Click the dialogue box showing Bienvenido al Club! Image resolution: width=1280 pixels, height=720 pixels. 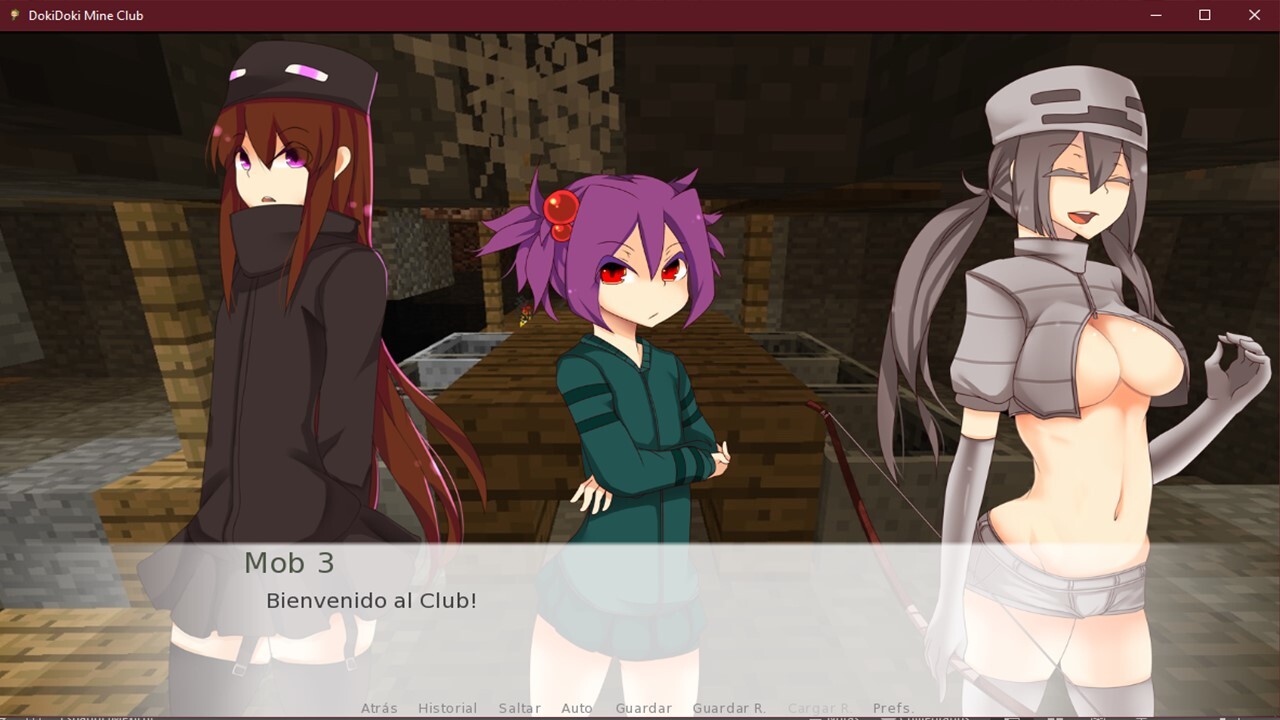click(371, 601)
